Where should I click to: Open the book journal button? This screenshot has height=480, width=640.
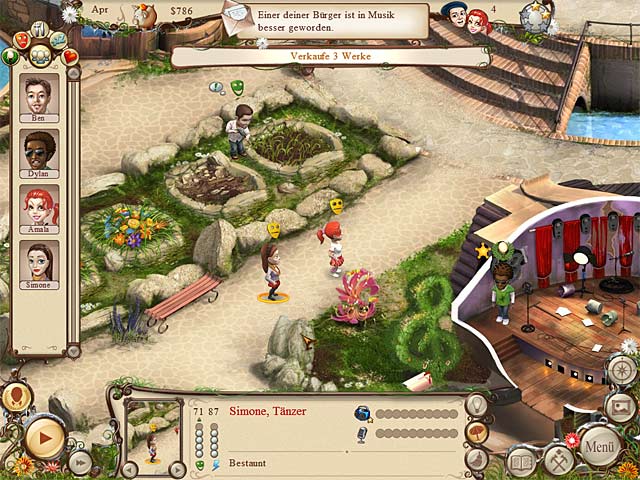point(522,462)
